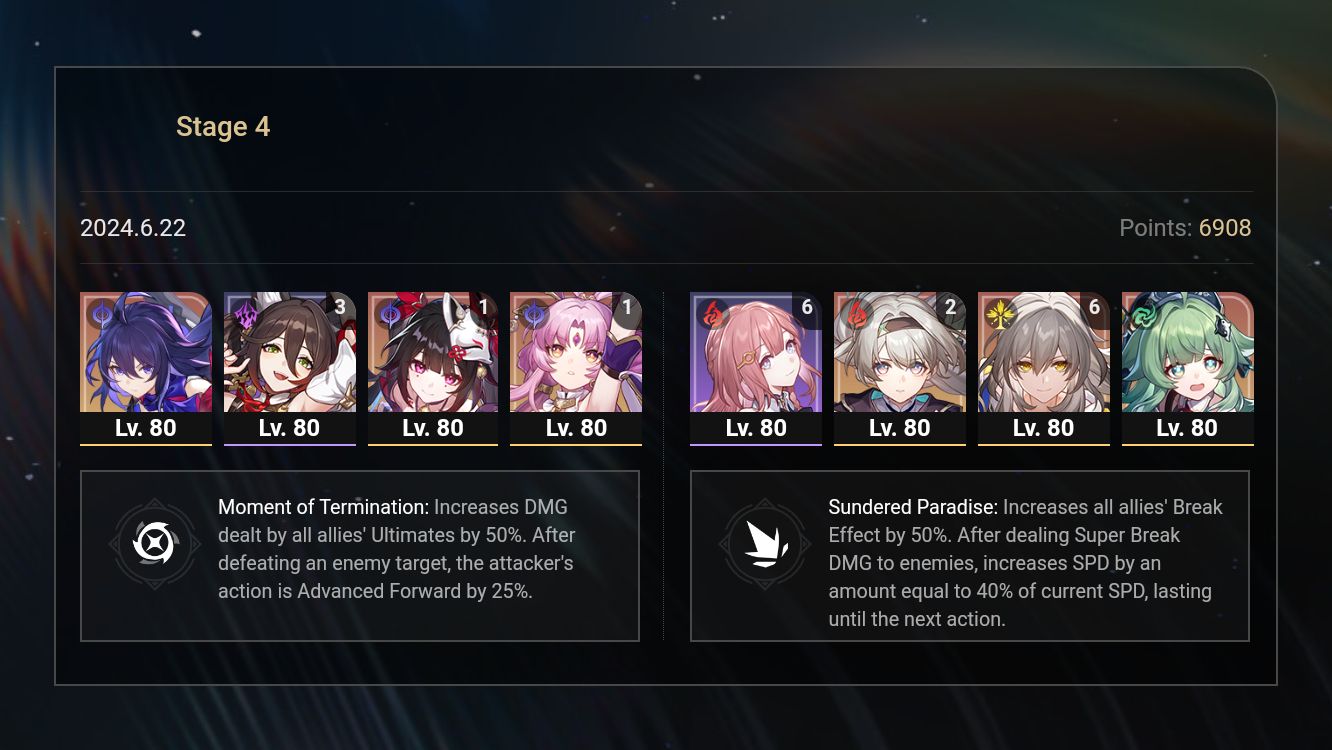Click the Points value 6908
This screenshot has height=750, width=1332.
(x=1224, y=228)
